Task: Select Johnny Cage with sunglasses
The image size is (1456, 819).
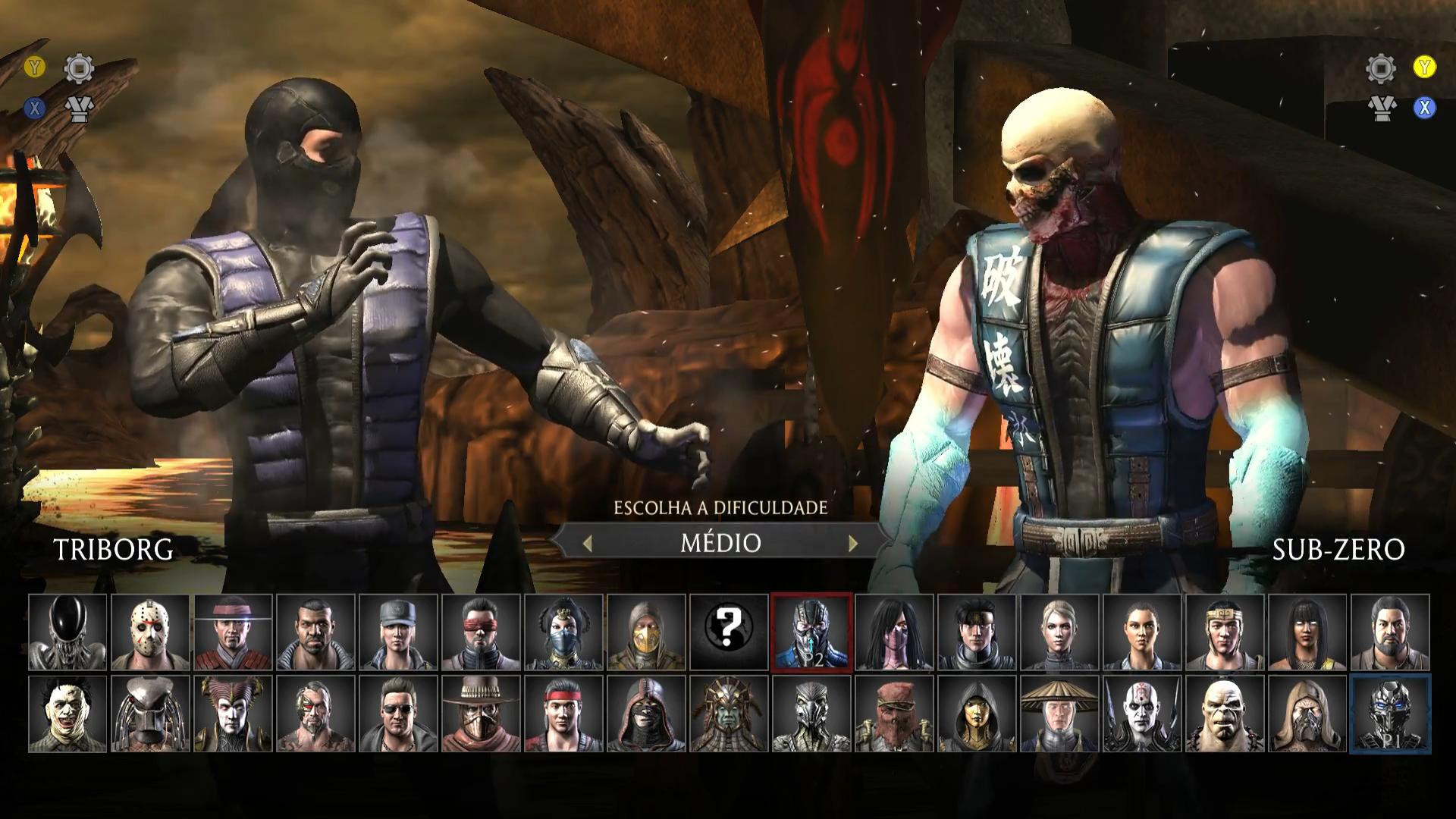Action: (398, 714)
